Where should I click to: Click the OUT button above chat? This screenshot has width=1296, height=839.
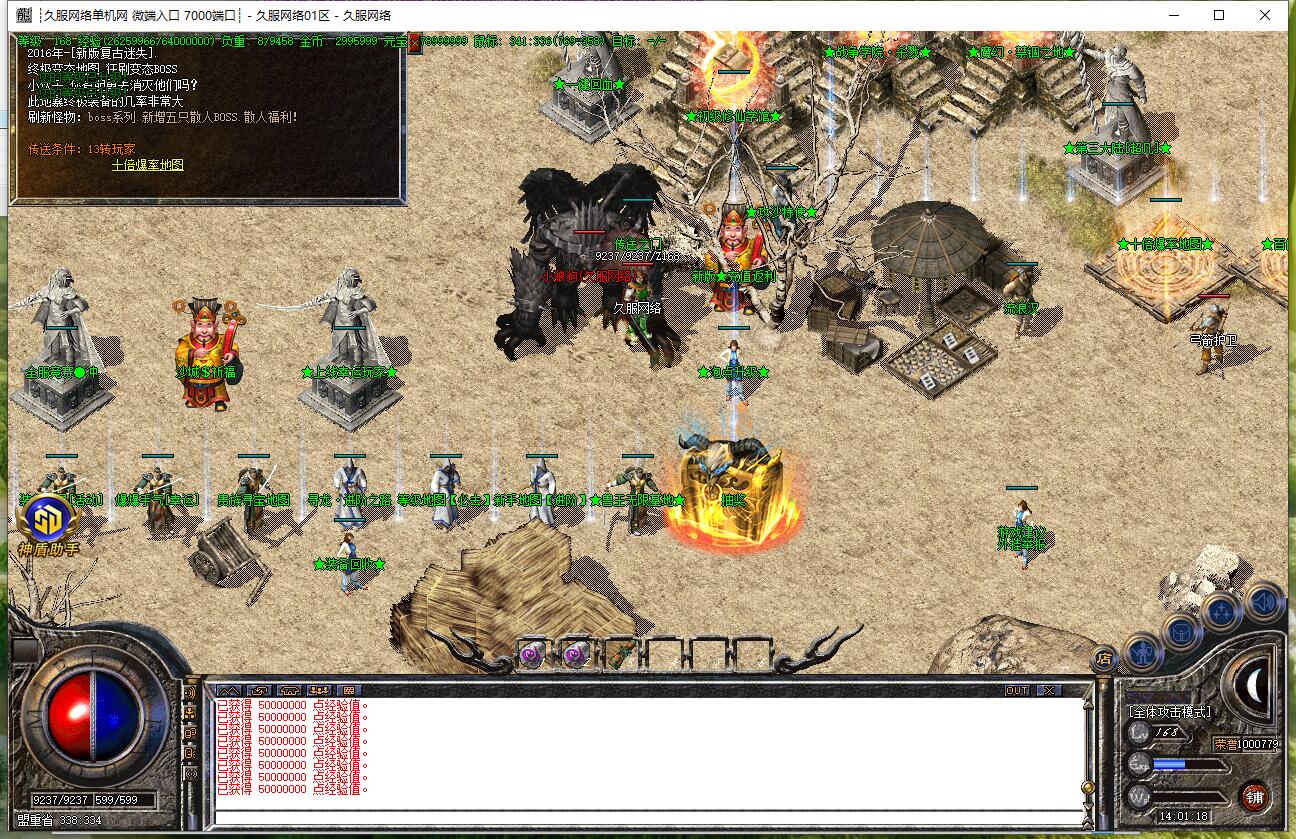[1016, 691]
